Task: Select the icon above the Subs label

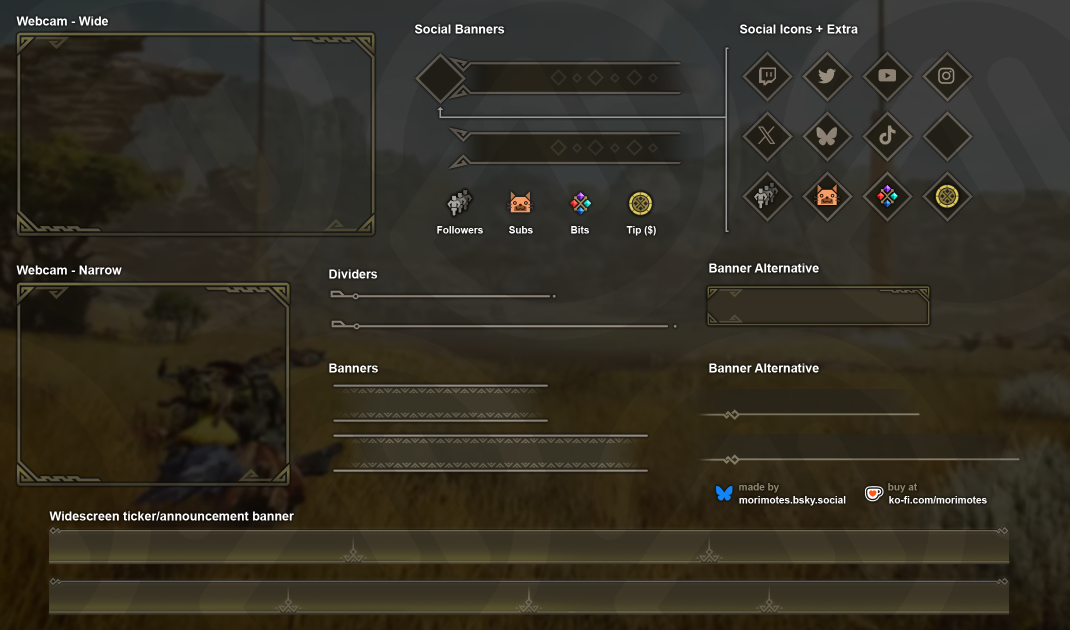Action: 520,204
